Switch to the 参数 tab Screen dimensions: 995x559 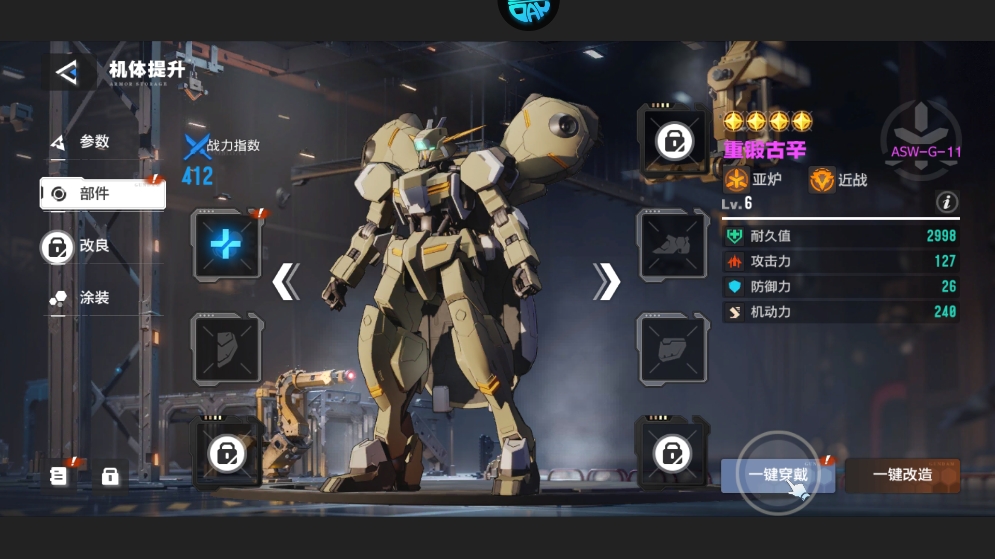(93, 143)
